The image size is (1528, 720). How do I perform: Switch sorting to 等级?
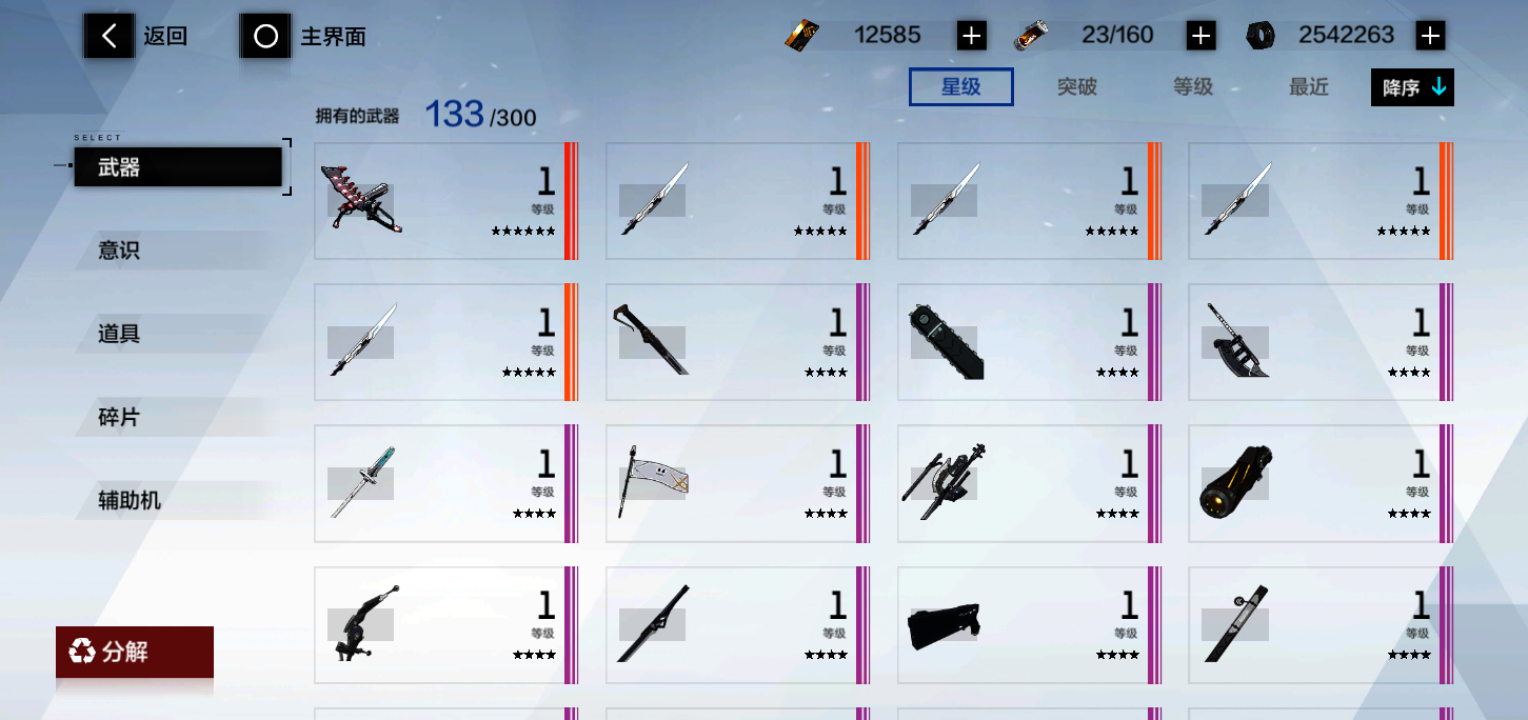tap(1194, 87)
